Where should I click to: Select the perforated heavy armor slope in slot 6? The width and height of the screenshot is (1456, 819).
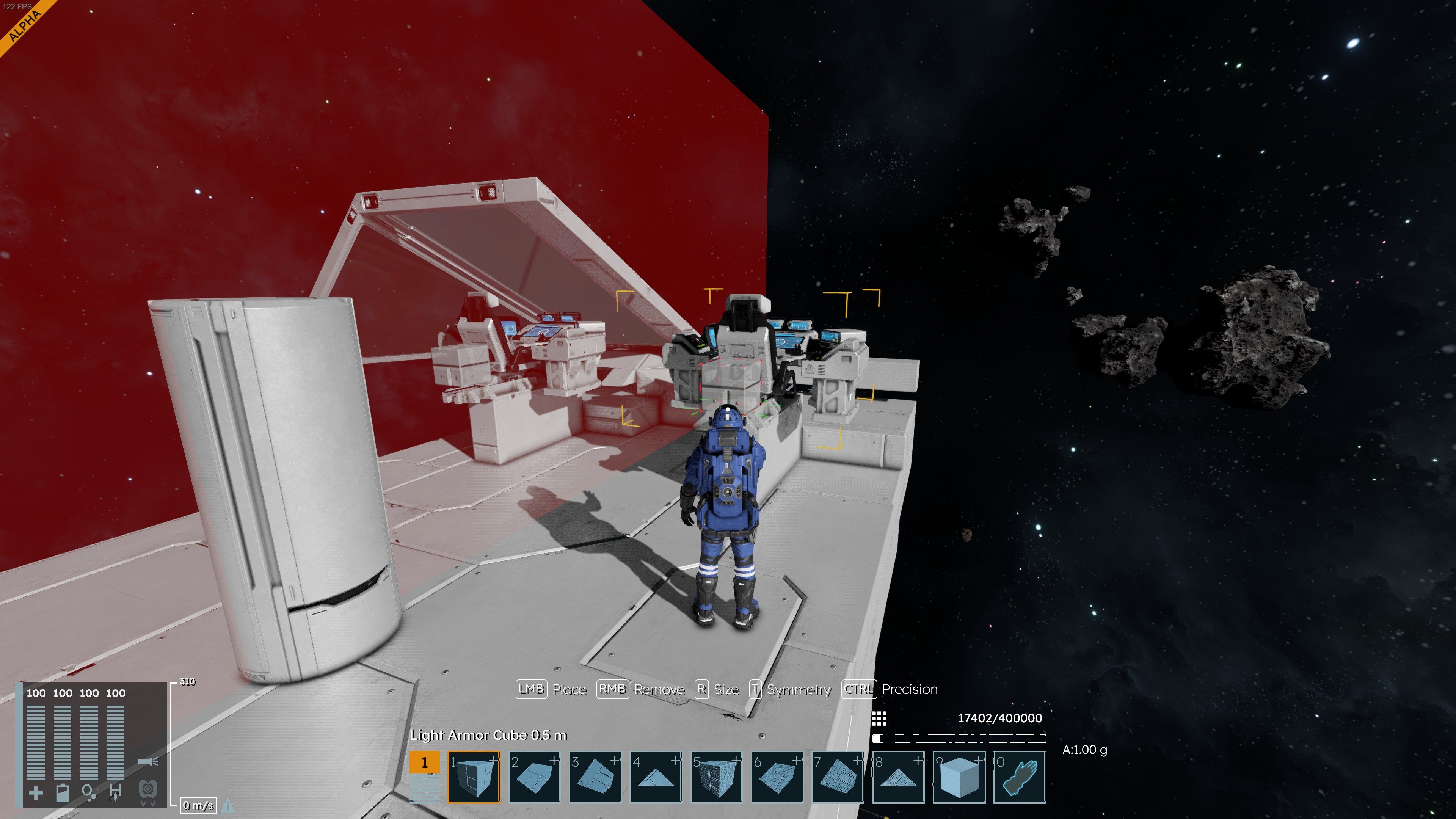[777, 777]
